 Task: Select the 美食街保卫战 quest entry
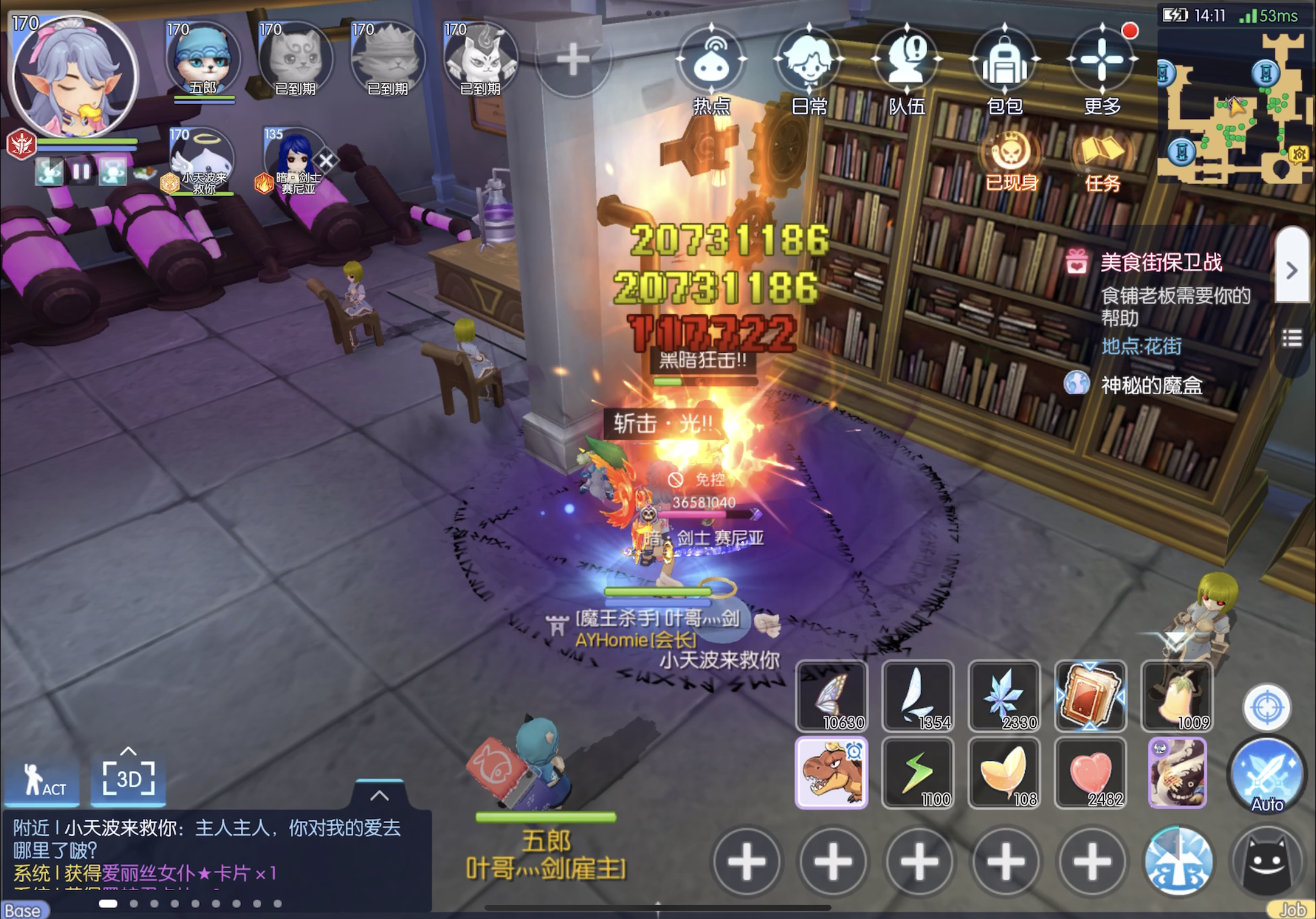(x=1161, y=263)
